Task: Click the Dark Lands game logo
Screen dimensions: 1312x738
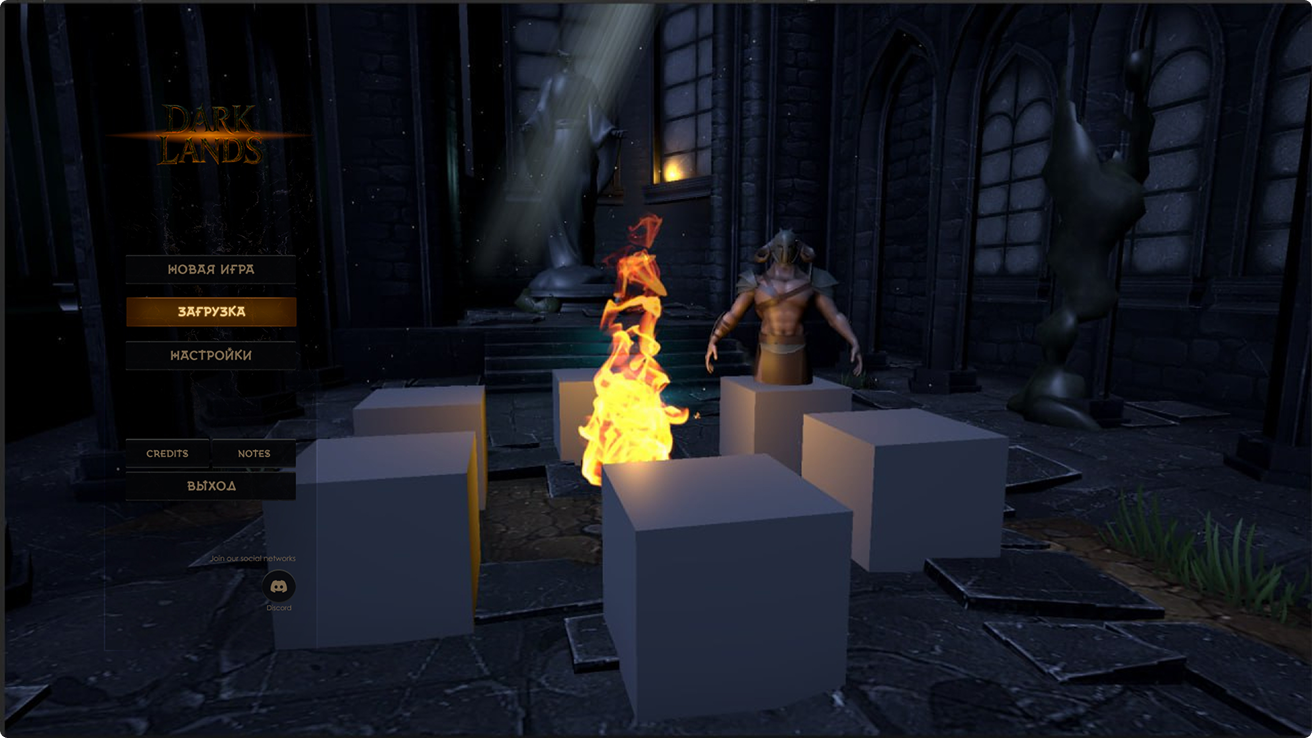Action: (x=212, y=135)
